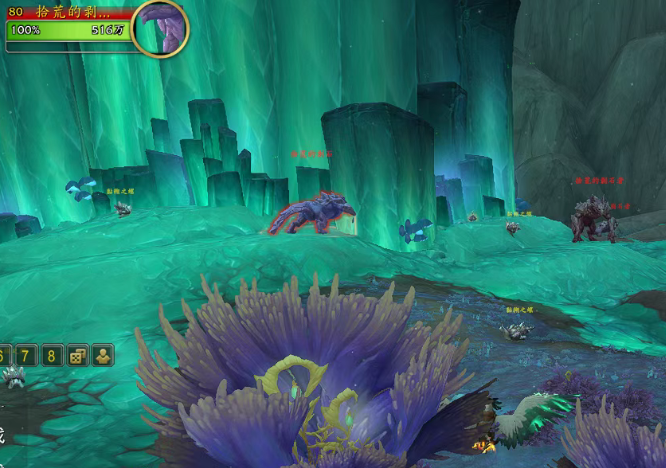Open the player silhouette button
The image size is (666, 468).
pyautogui.click(x=103, y=355)
